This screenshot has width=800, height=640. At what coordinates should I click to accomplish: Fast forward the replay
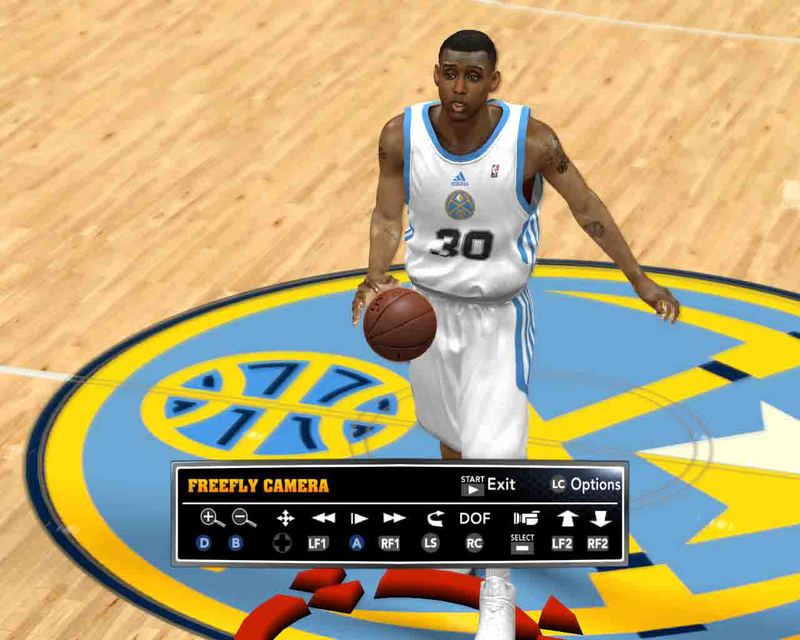[x=394, y=518]
